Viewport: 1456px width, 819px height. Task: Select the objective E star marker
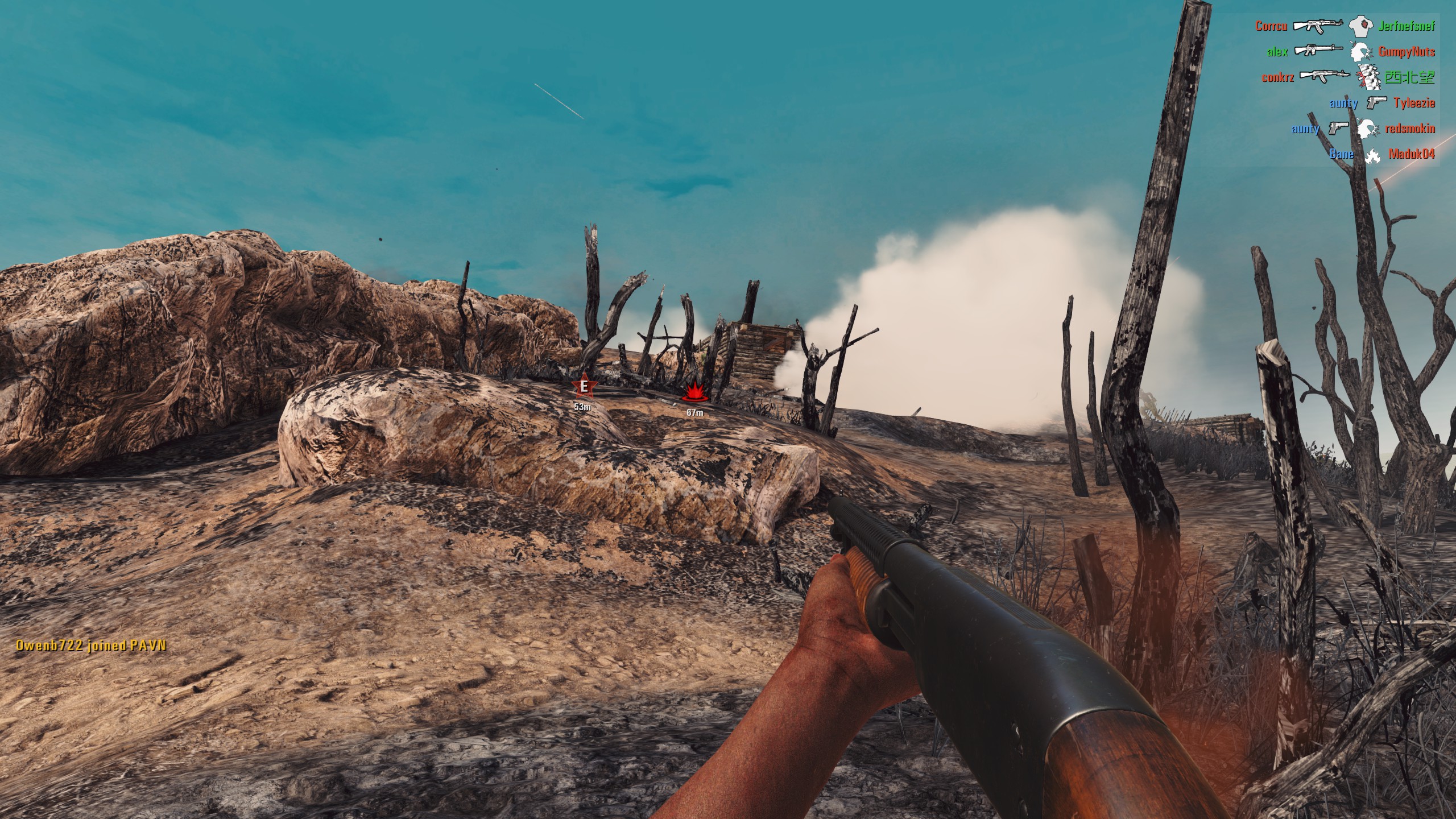pos(583,388)
